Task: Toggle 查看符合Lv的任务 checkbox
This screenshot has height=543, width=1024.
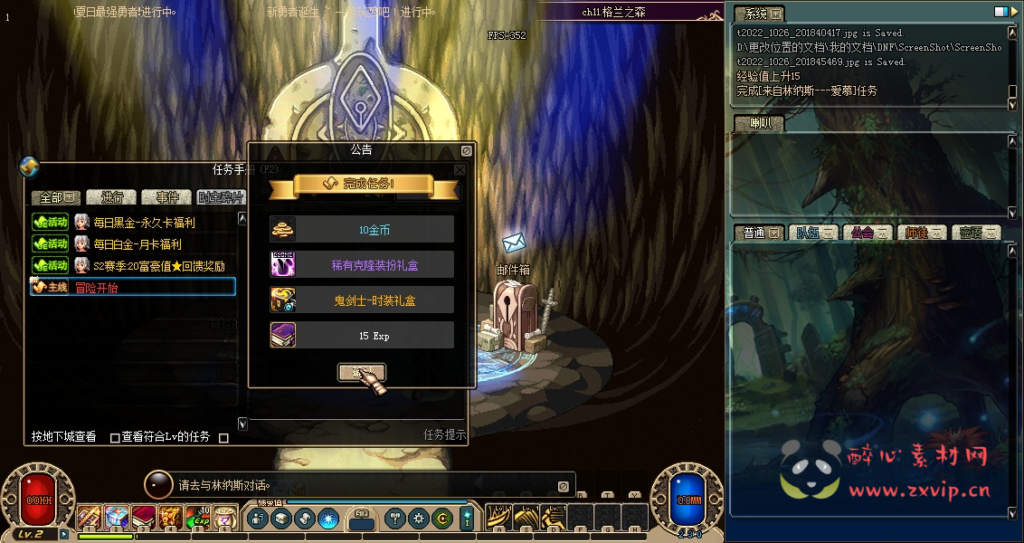Action: 115,438
